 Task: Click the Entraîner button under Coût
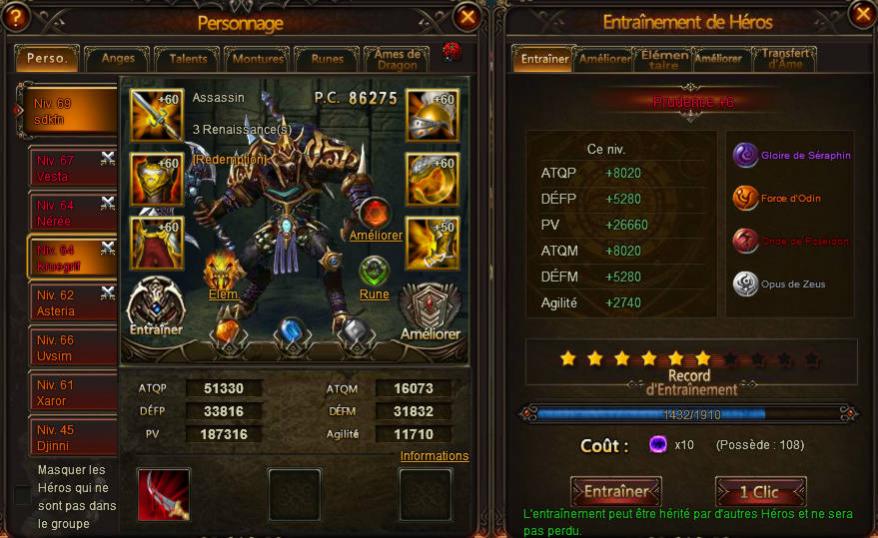(616, 491)
